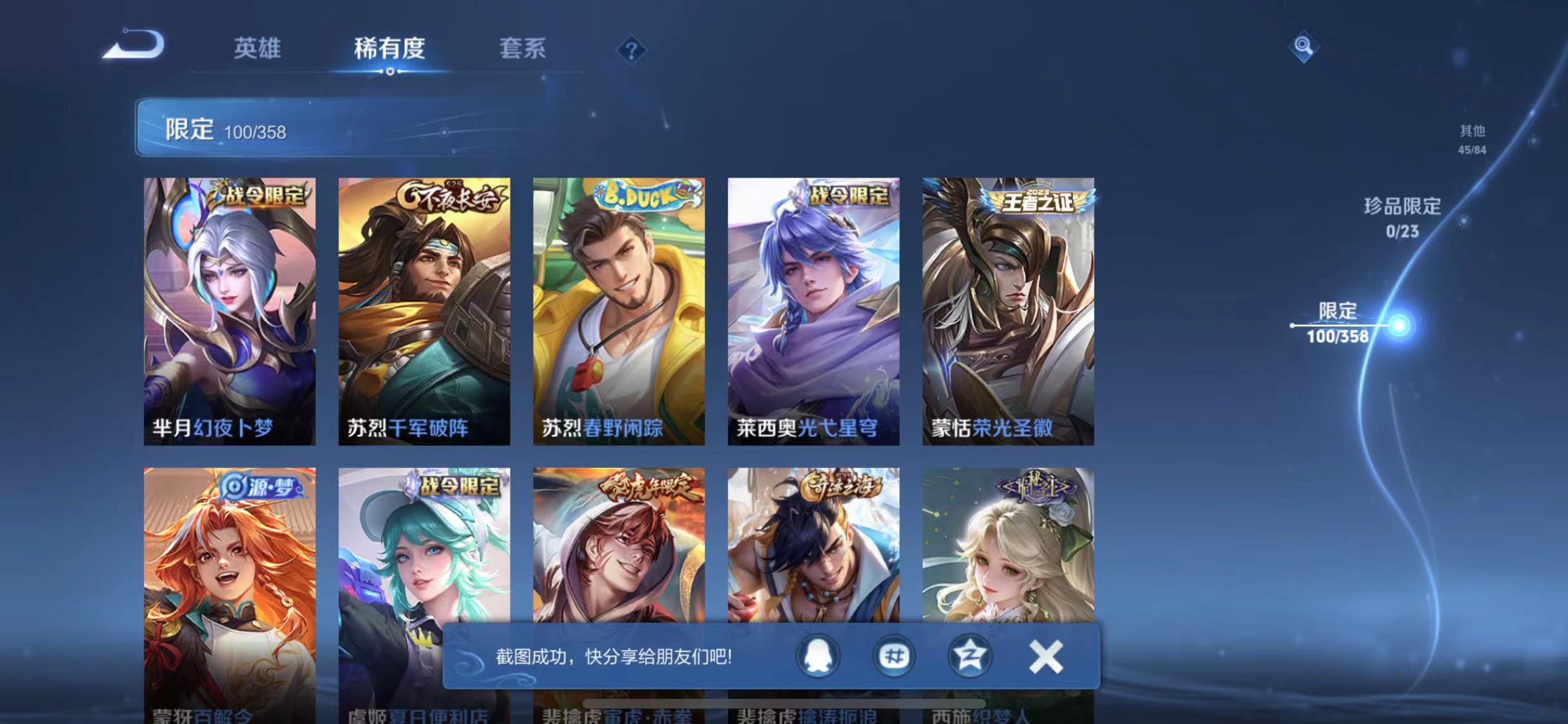The width and height of the screenshot is (1568, 724).
Task: Open help via the question mark icon
Action: 633,50
